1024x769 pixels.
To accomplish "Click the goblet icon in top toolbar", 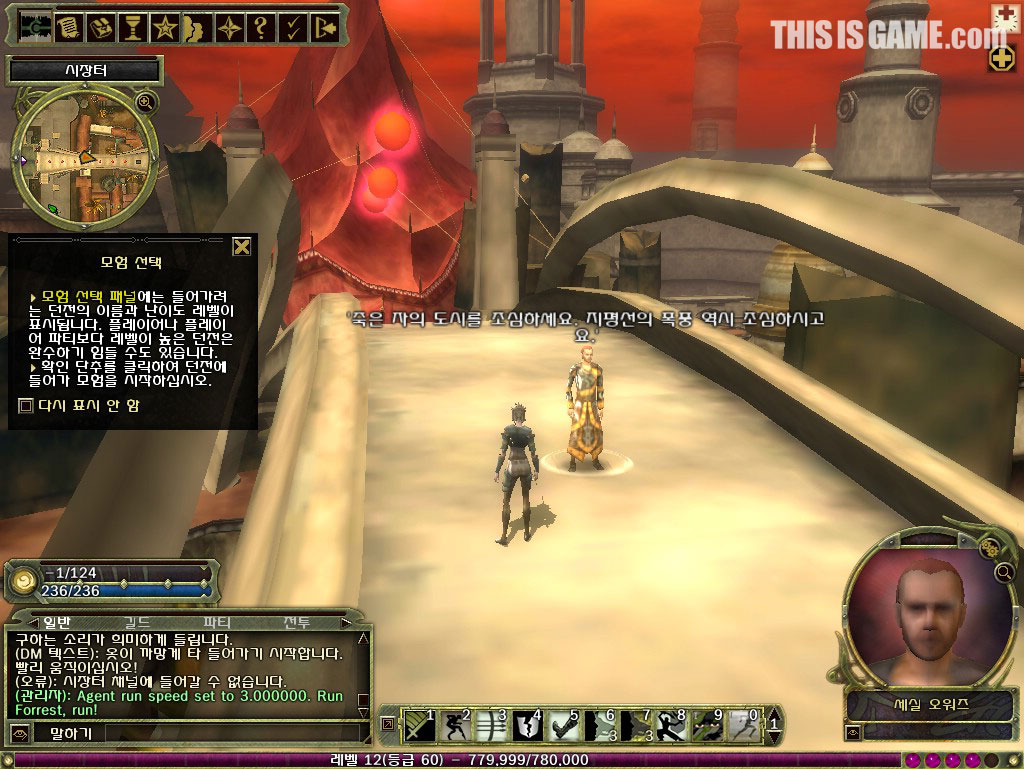I will point(131,27).
